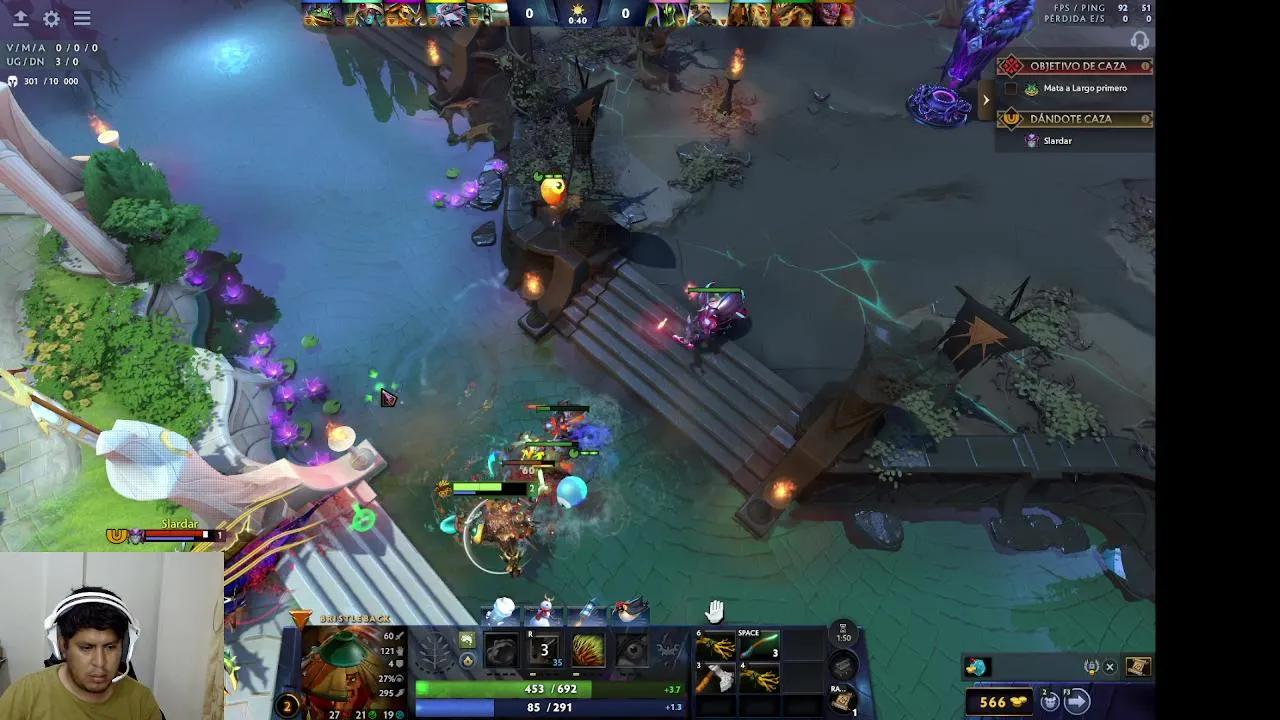Viewport: 1280px width, 720px height.
Task: Collapse the hunt objectives panel with the chevron
Action: coord(985,99)
